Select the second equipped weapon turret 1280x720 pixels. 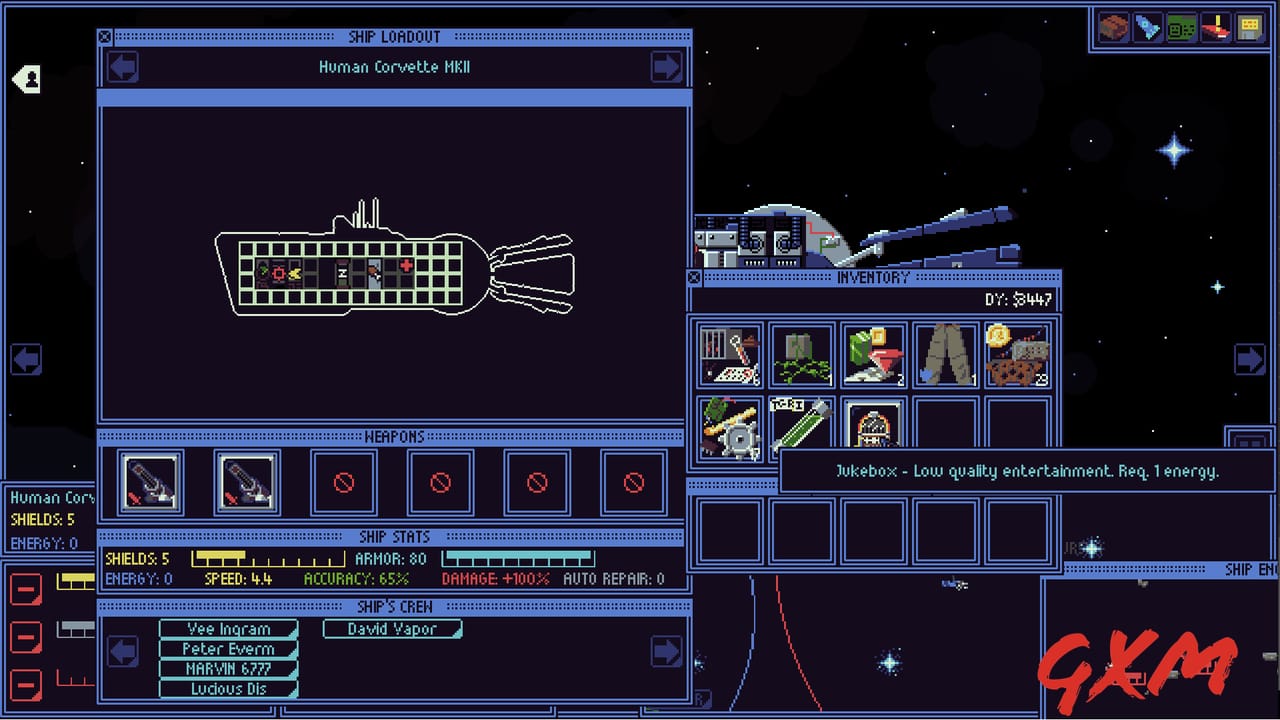(x=246, y=482)
